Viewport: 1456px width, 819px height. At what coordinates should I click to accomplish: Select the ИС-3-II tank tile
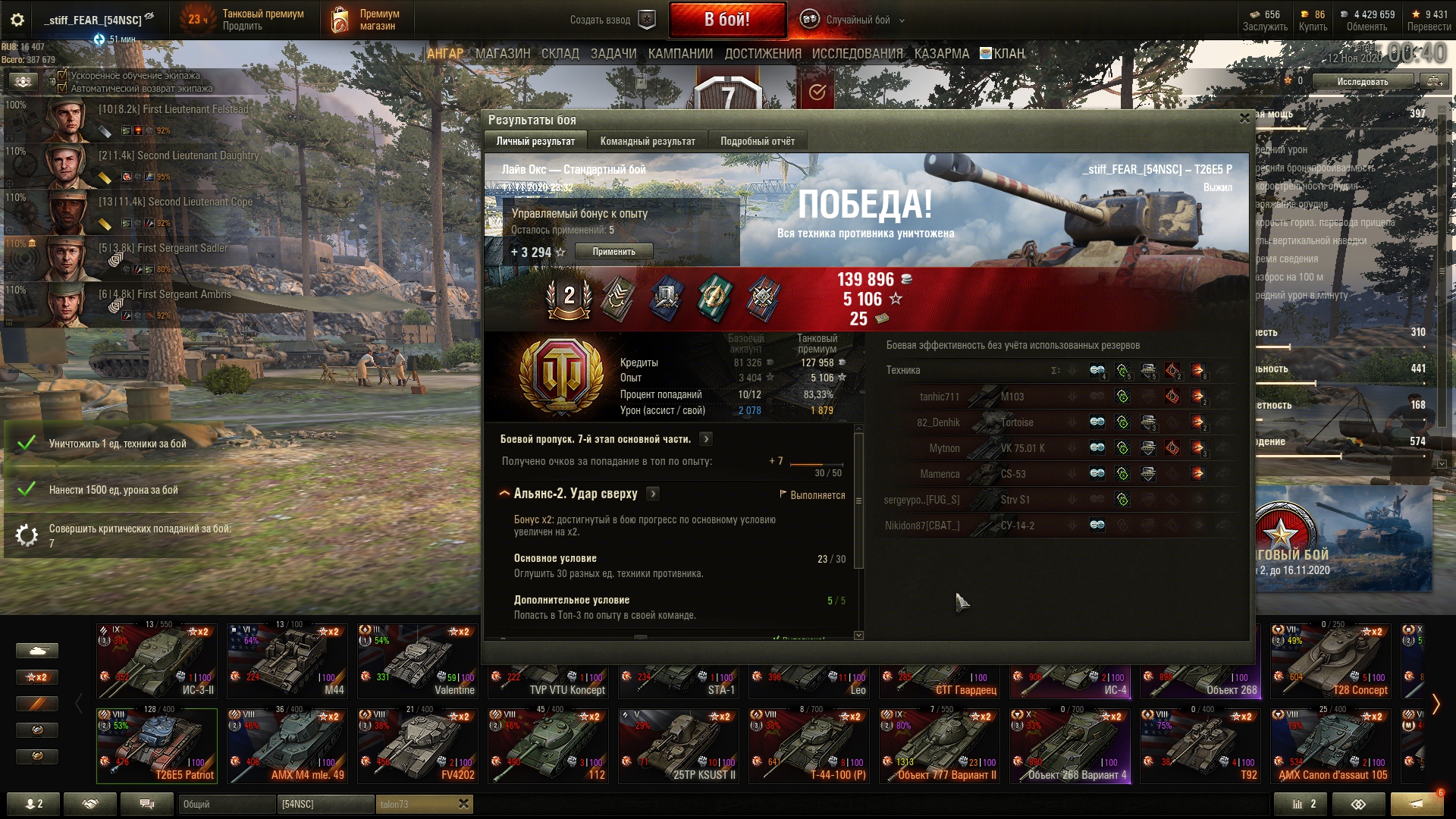(x=157, y=661)
